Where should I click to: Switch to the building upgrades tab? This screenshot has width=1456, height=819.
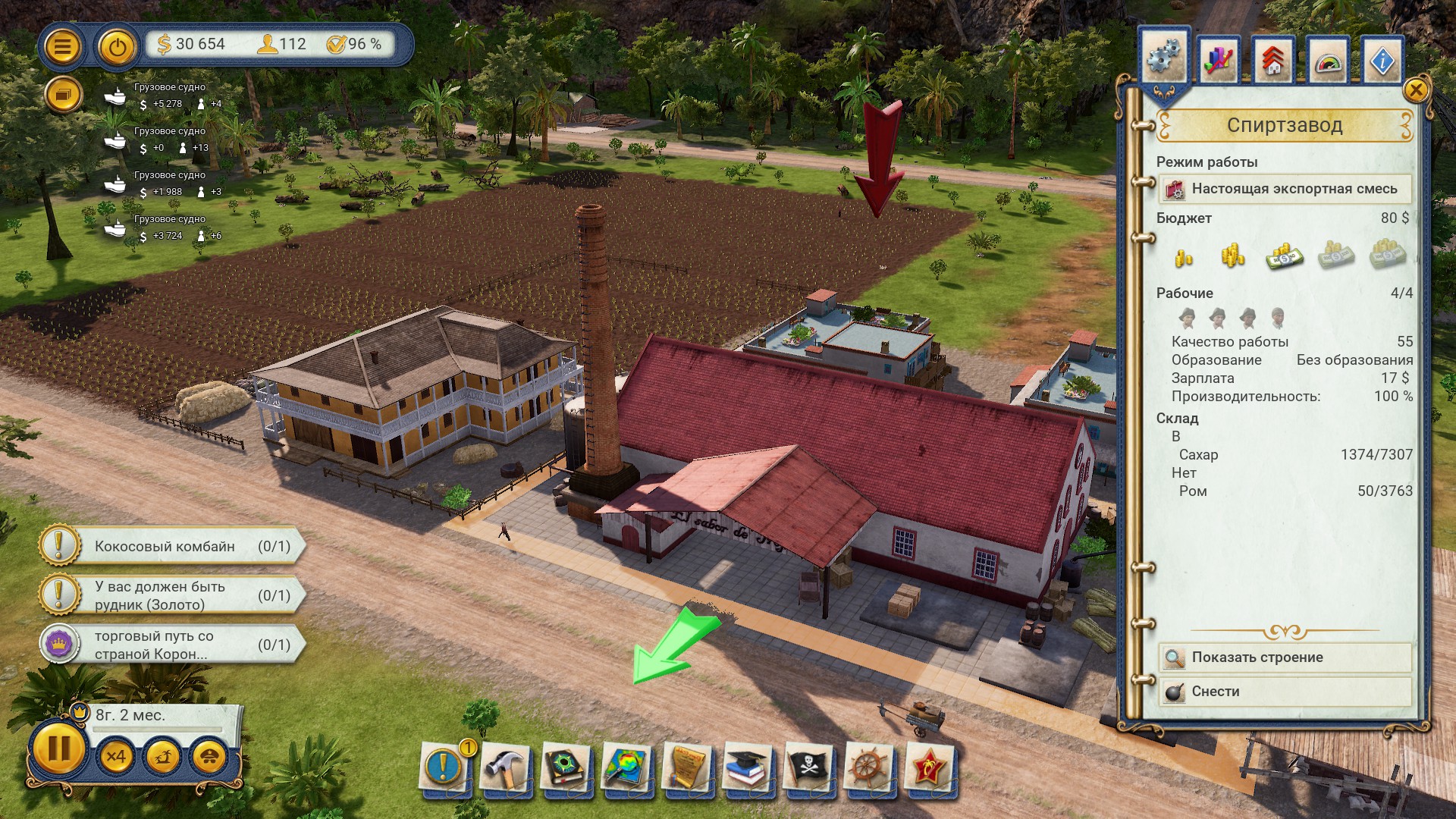[1273, 61]
